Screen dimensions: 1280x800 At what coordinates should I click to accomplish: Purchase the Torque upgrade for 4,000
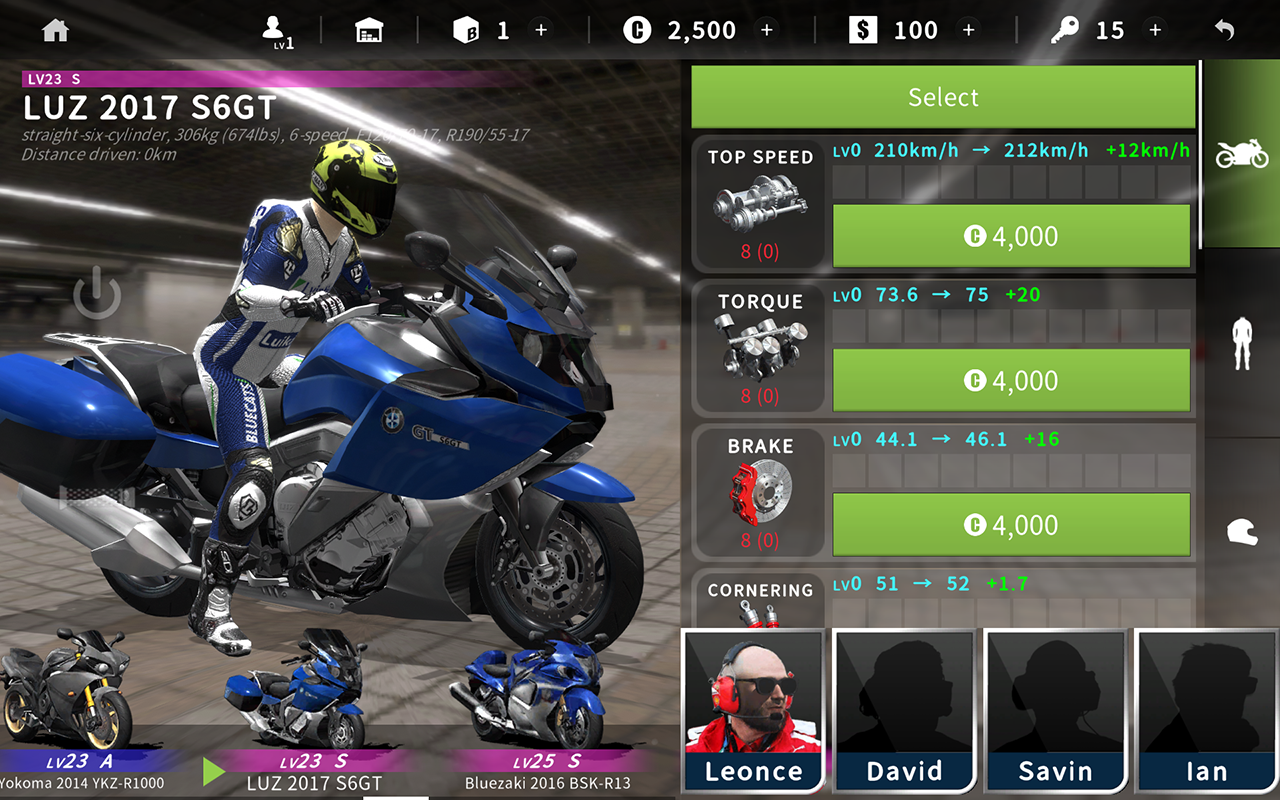coord(1010,380)
